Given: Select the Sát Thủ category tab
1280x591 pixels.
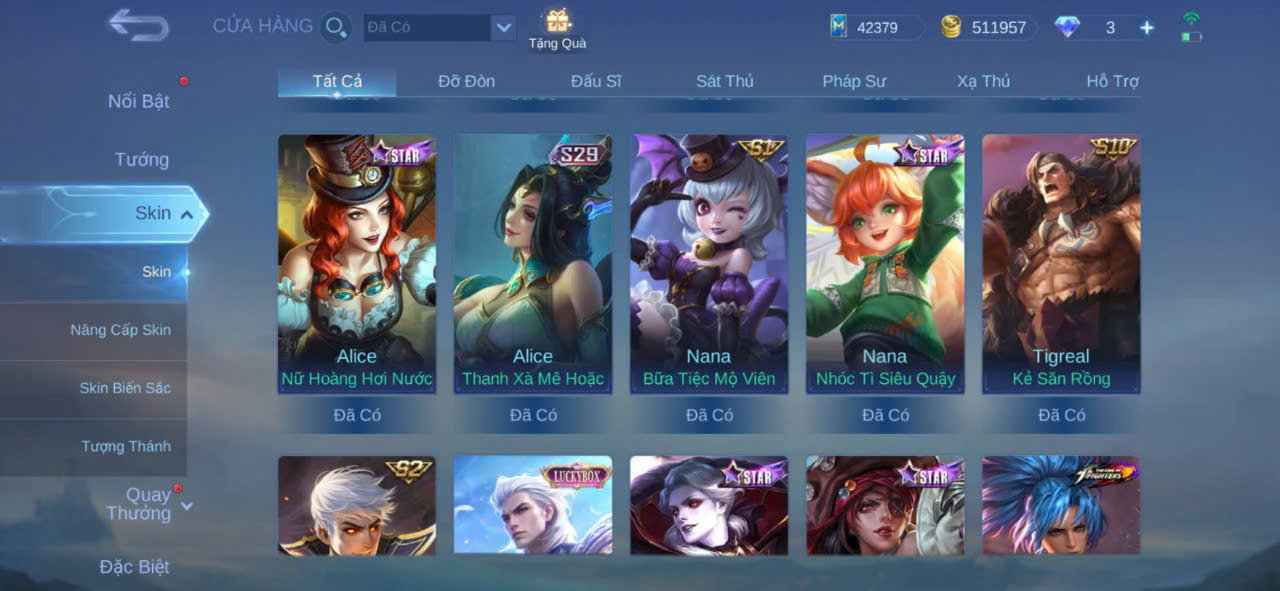Looking at the screenshot, I should [x=725, y=81].
